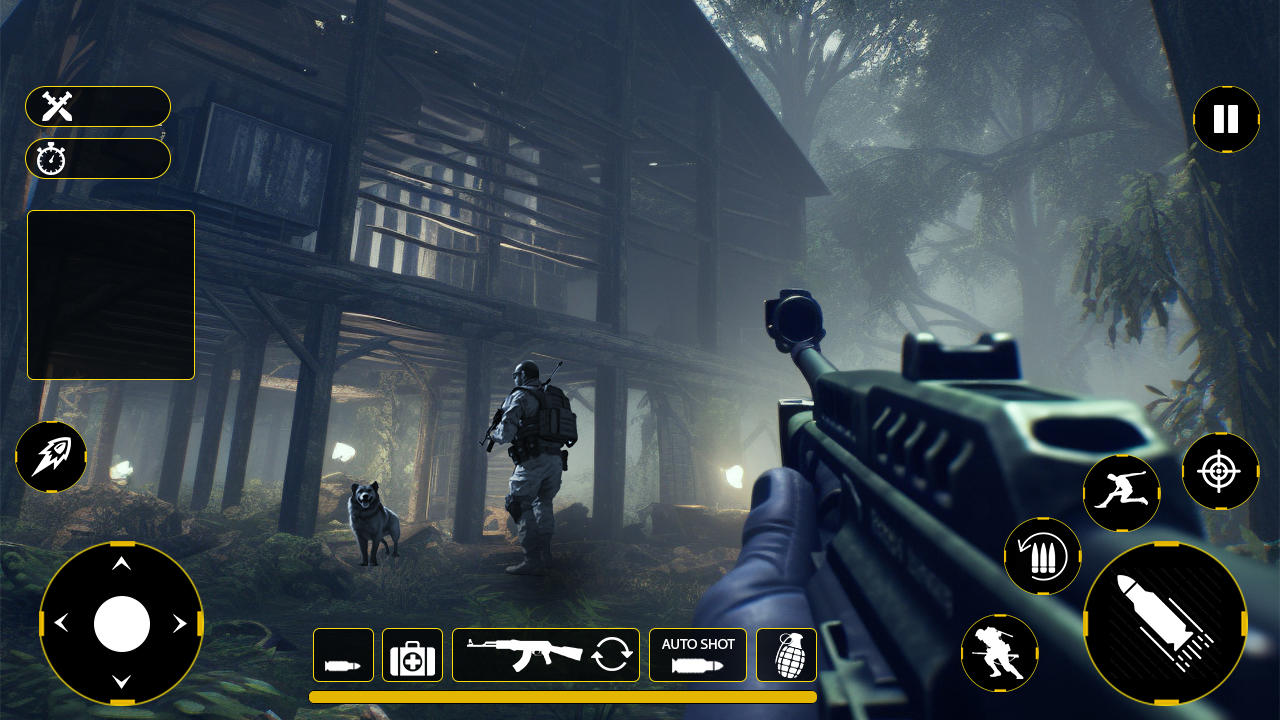Screen dimensions: 1280x720
Task: Enable sprint with the running icon
Action: (x=1121, y=492)
